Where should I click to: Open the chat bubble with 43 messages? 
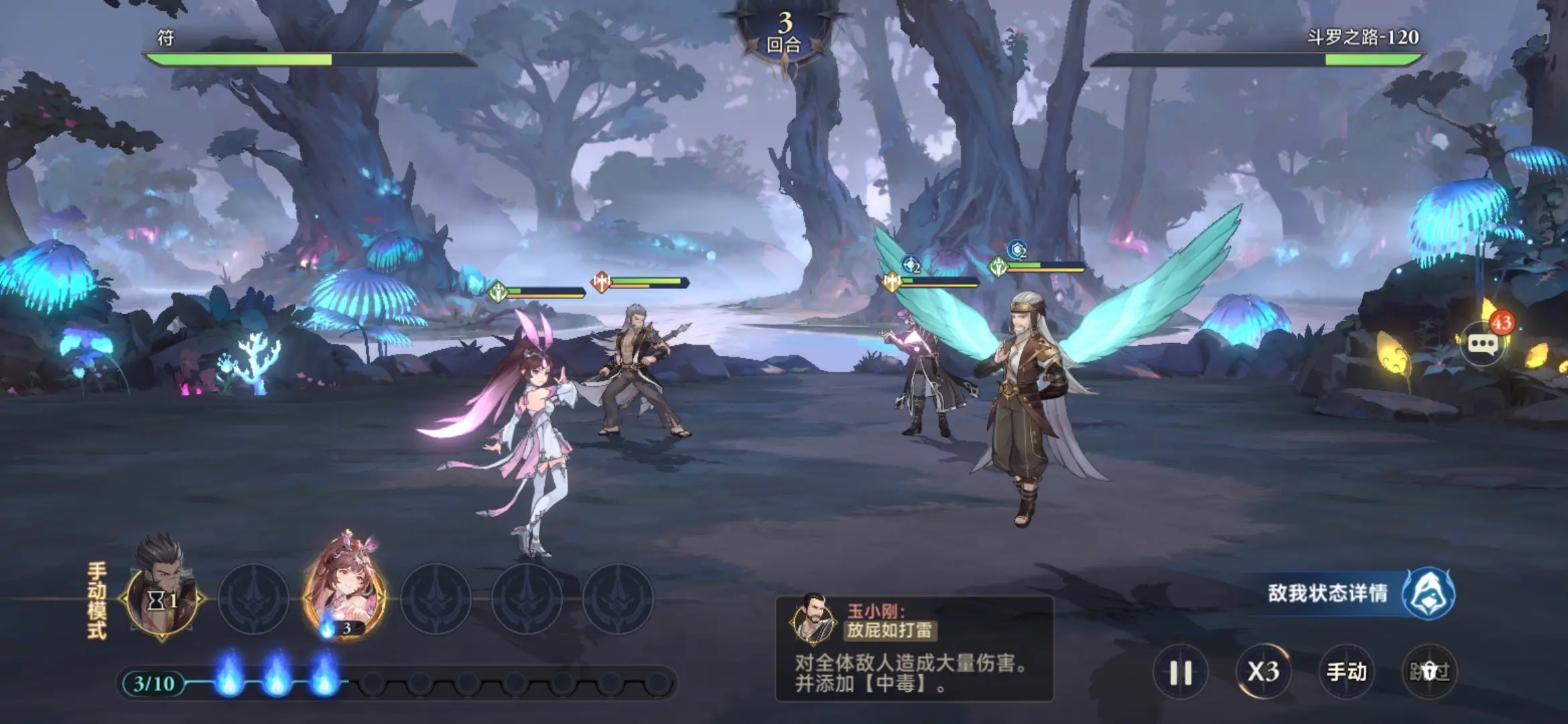[1484, 345]
